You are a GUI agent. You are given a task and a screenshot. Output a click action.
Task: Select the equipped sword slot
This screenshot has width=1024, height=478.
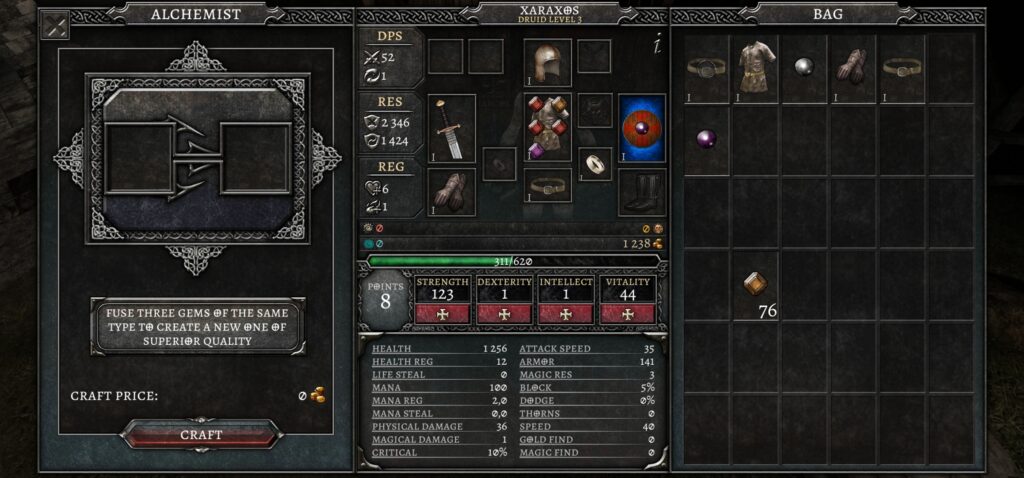(x=451, y=129)
